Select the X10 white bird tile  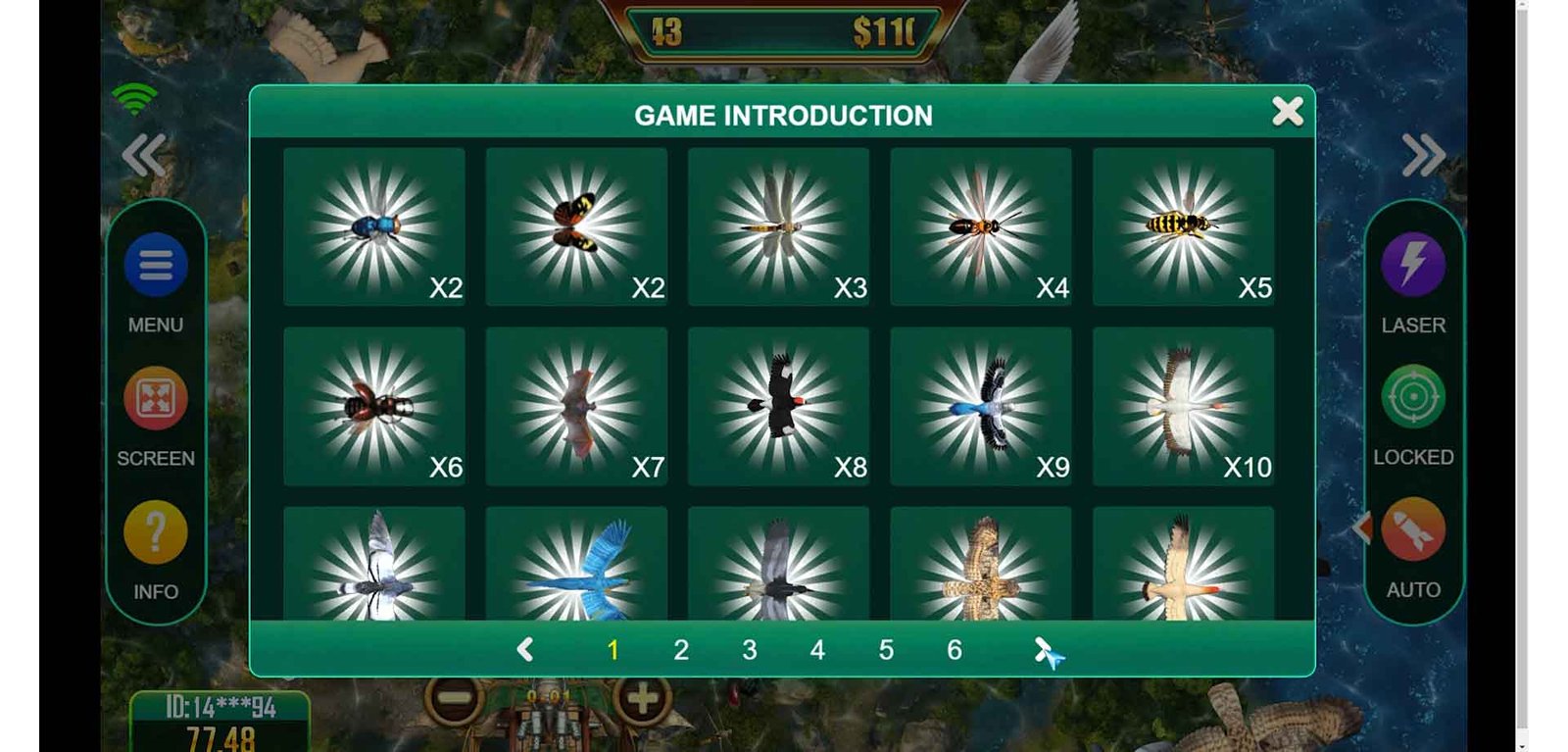tap(1183, 406)
